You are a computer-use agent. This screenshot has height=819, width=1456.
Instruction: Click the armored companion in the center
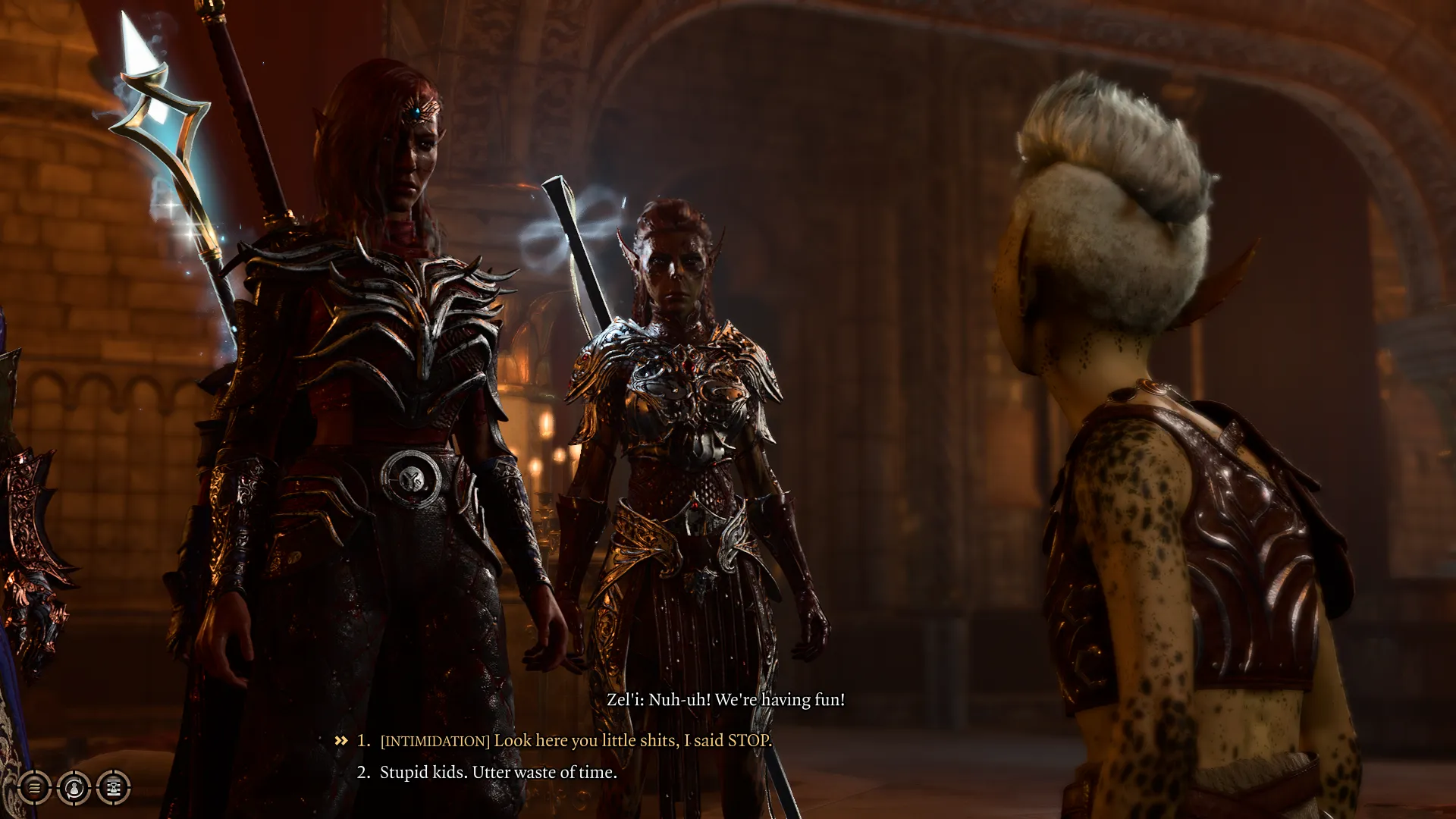click(x=682, y=417)
